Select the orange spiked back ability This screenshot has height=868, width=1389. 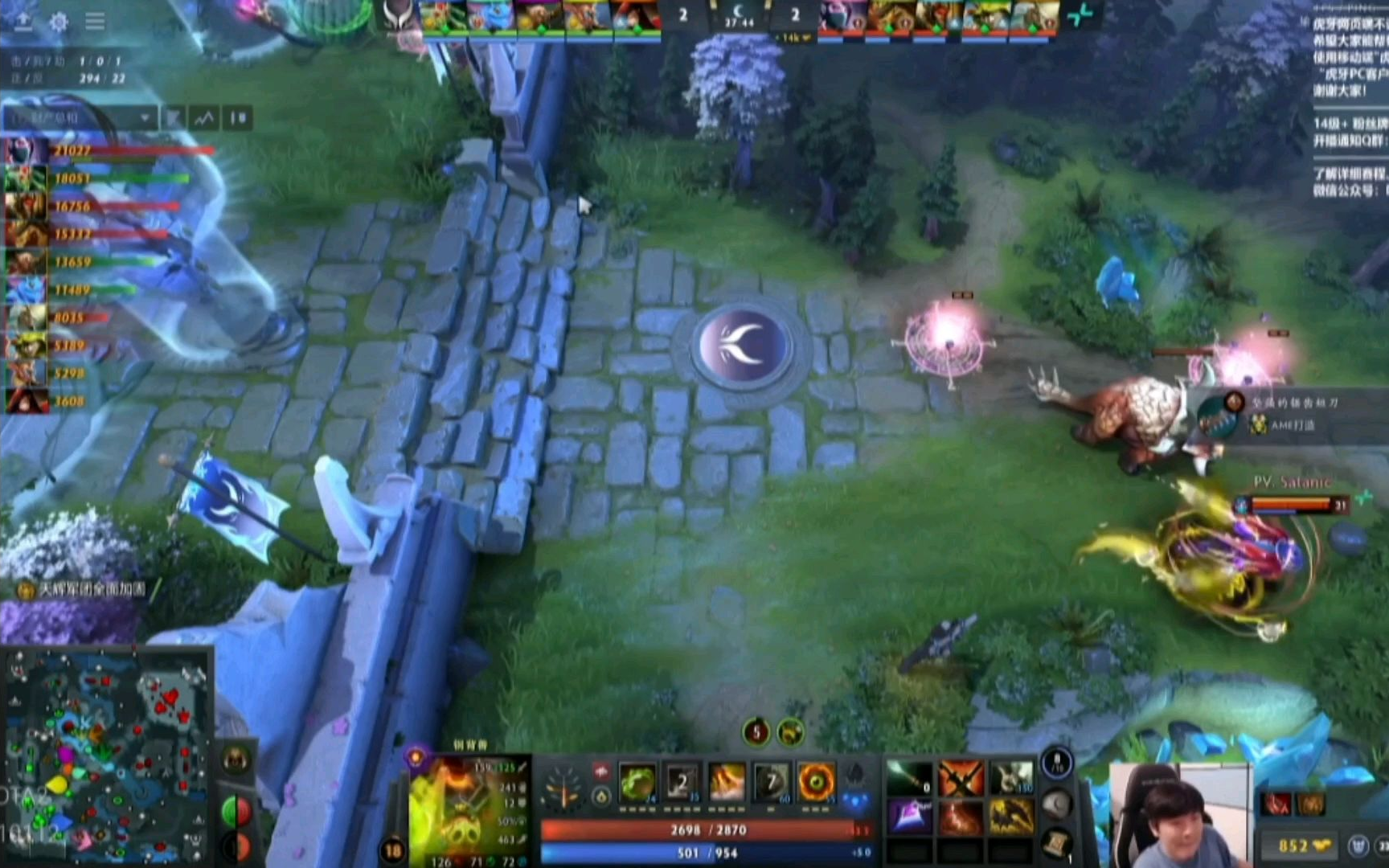pos(727,782)
